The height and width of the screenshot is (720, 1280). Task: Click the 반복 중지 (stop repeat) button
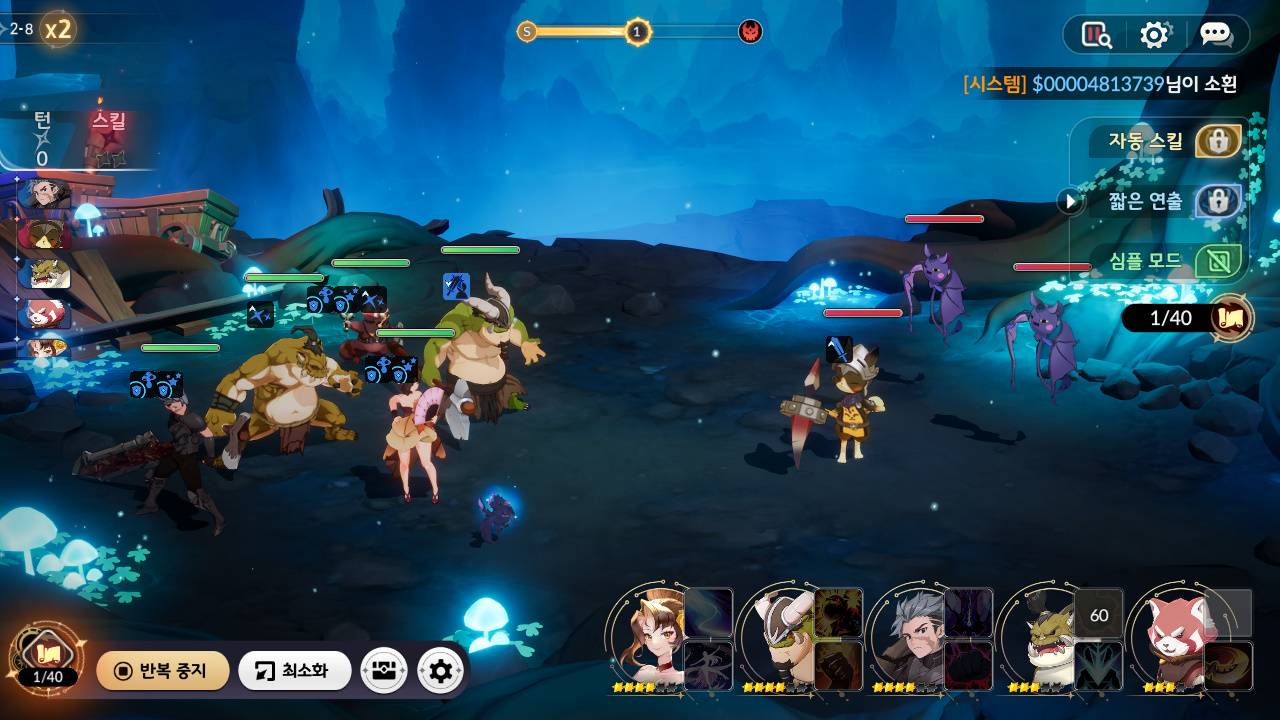163,670
